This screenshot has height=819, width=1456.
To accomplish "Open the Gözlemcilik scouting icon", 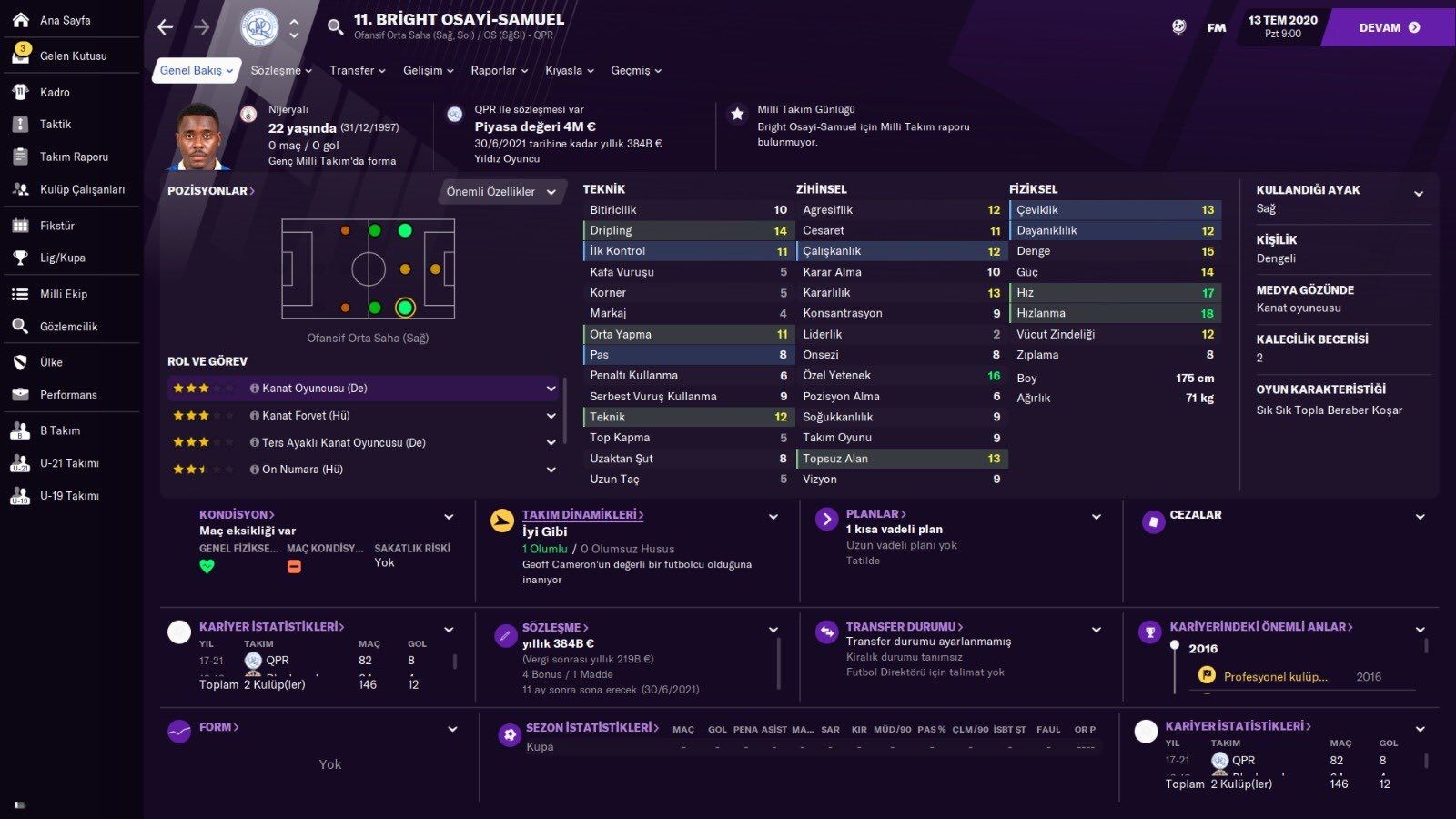I will tap(20, 326).
